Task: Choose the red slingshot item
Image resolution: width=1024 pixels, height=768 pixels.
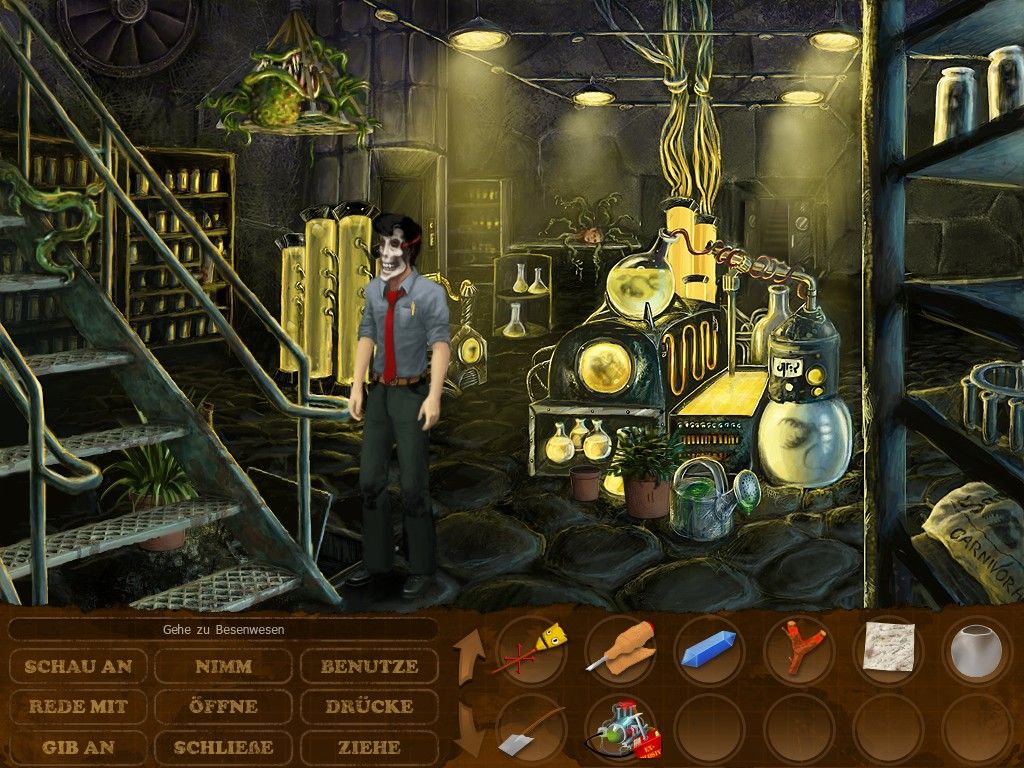Action: tap(797, 650)
